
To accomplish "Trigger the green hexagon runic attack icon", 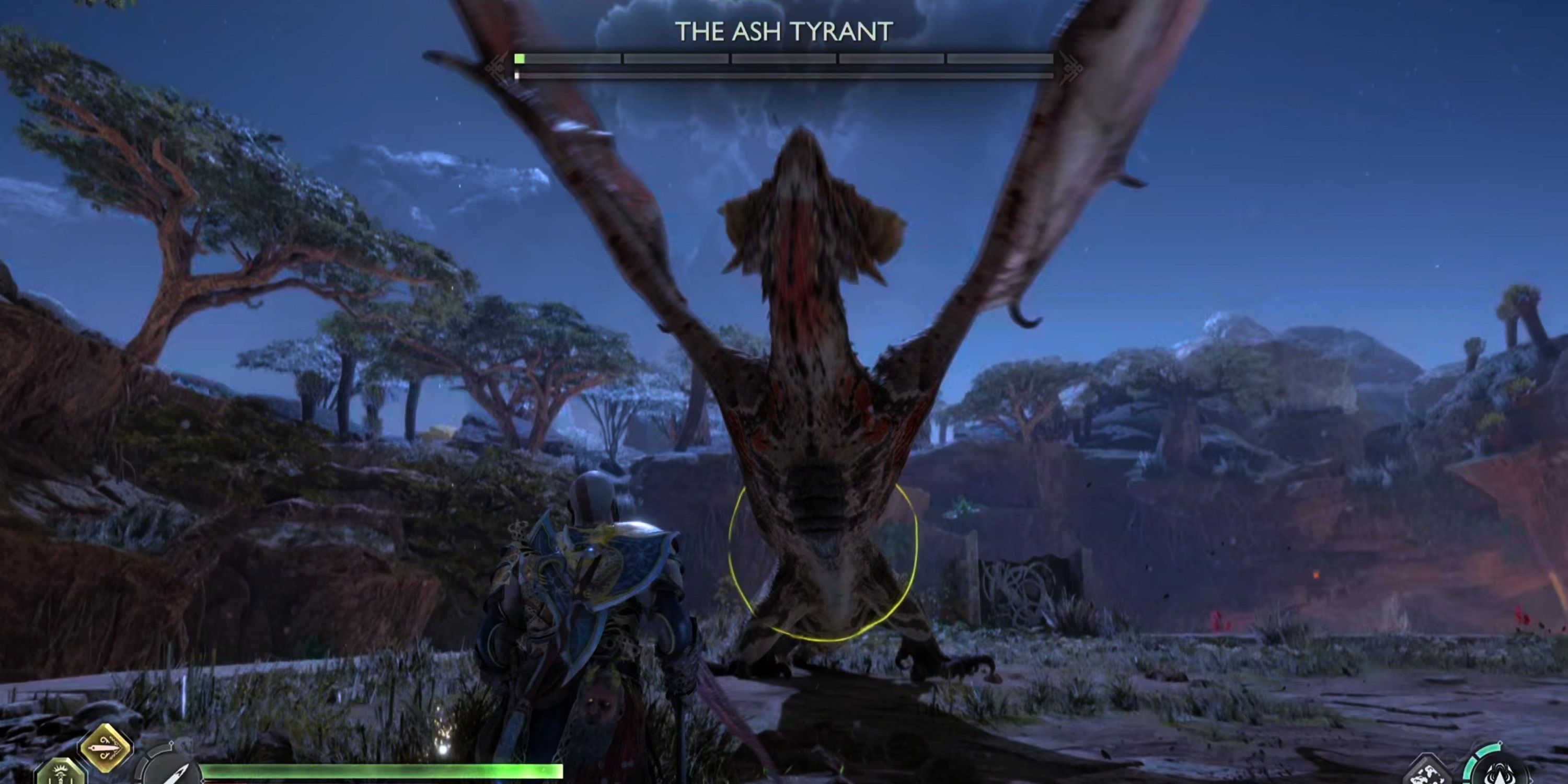I will tap(61, 773).
